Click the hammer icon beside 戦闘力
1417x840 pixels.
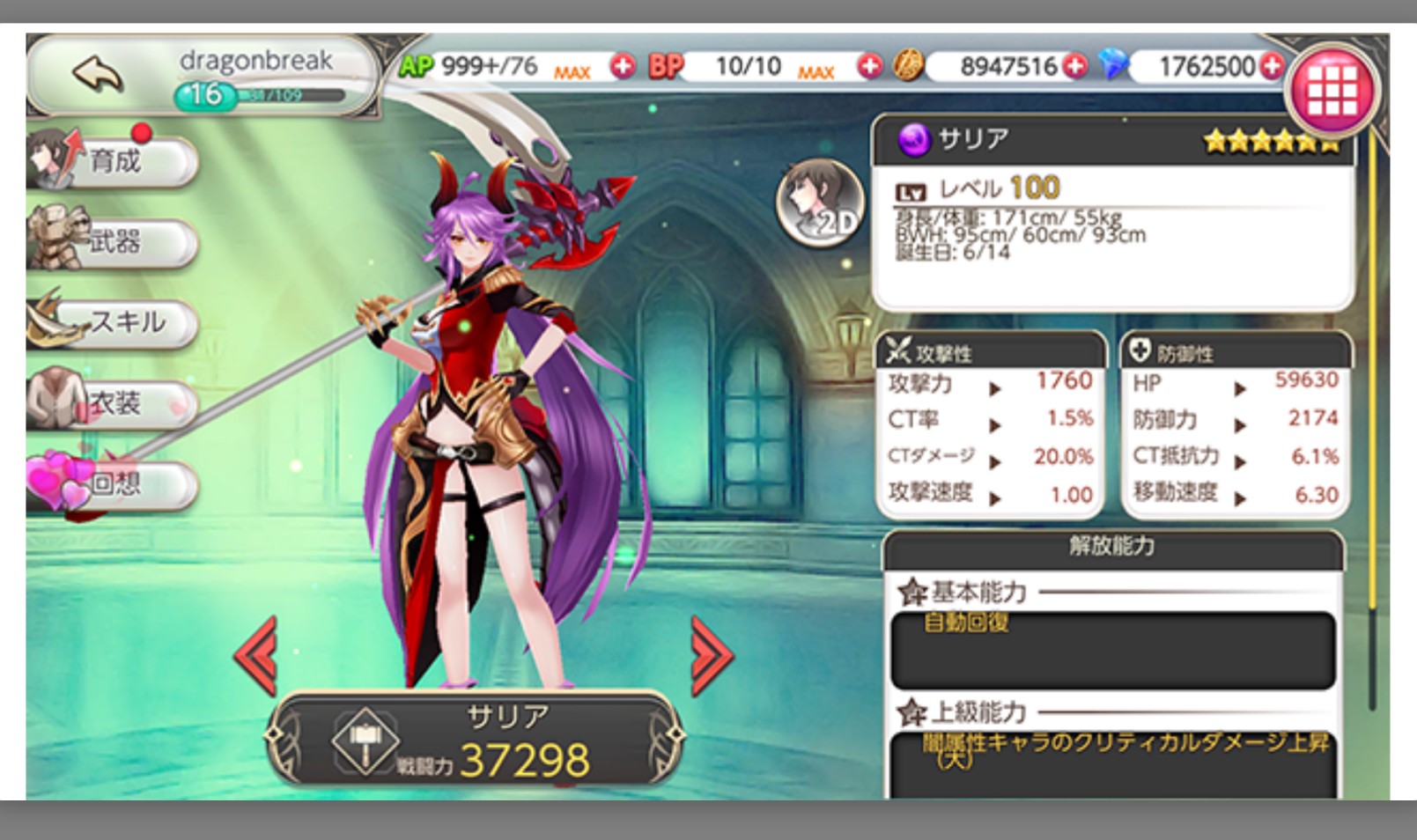[365, 741]
